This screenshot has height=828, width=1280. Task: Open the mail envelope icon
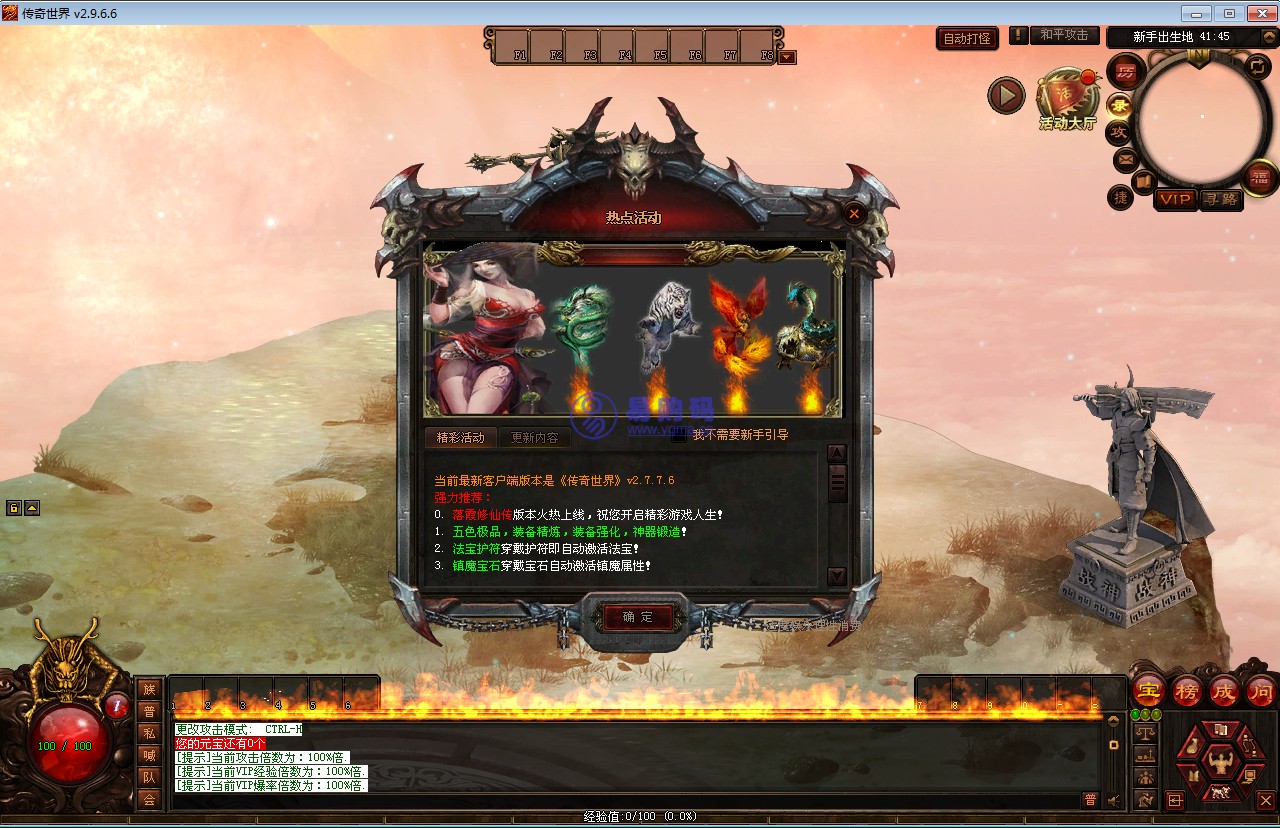1125,158
